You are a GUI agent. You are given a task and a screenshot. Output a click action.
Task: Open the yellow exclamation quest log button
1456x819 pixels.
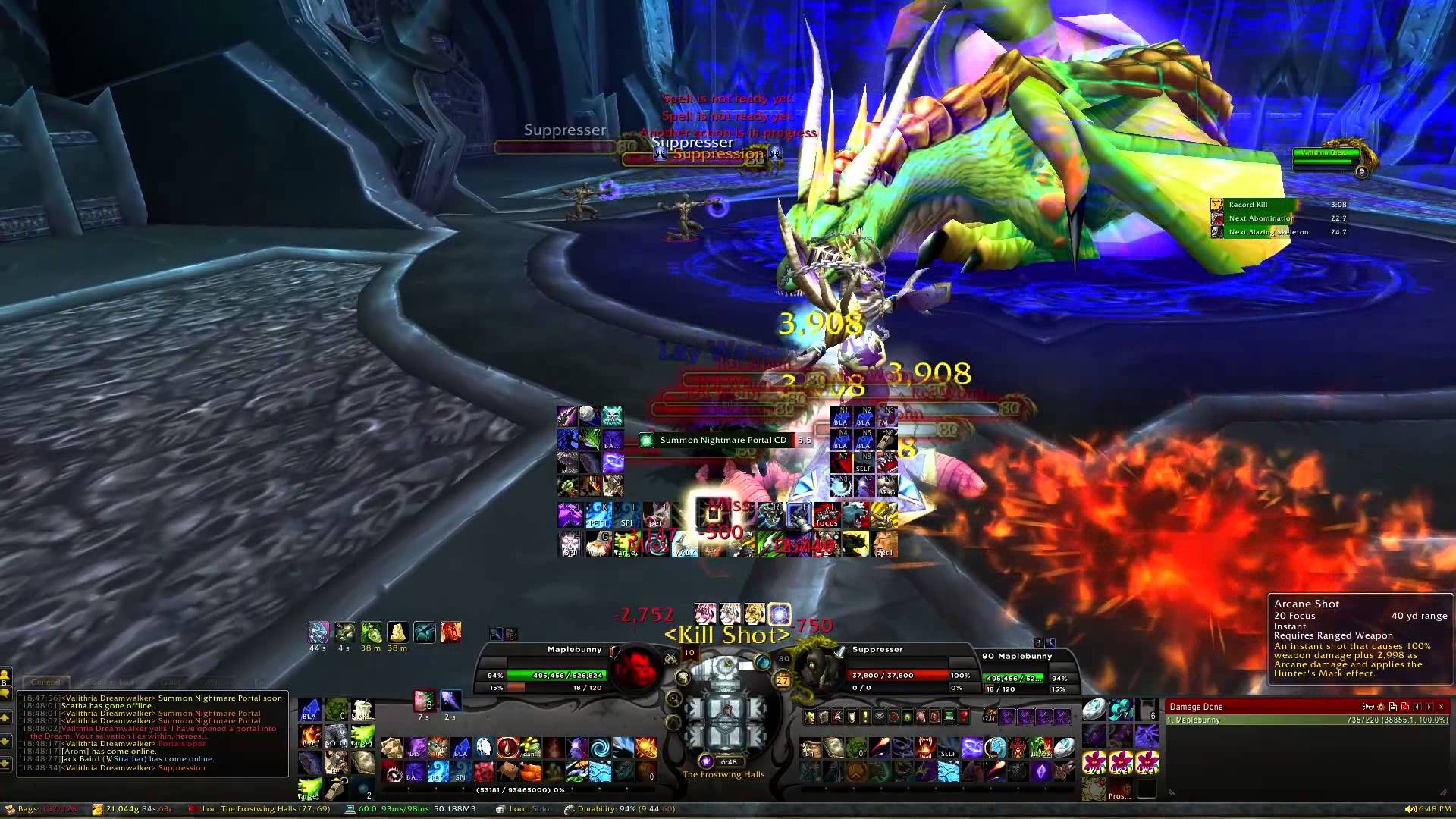pos(865,717)
